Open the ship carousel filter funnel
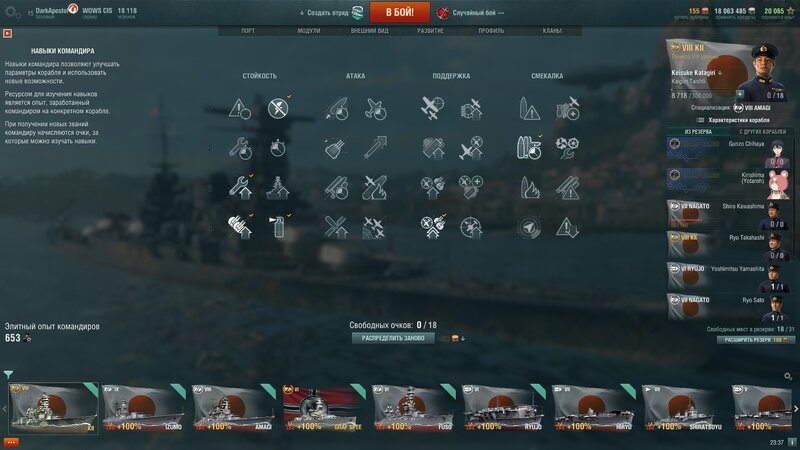 click(8, 375)
